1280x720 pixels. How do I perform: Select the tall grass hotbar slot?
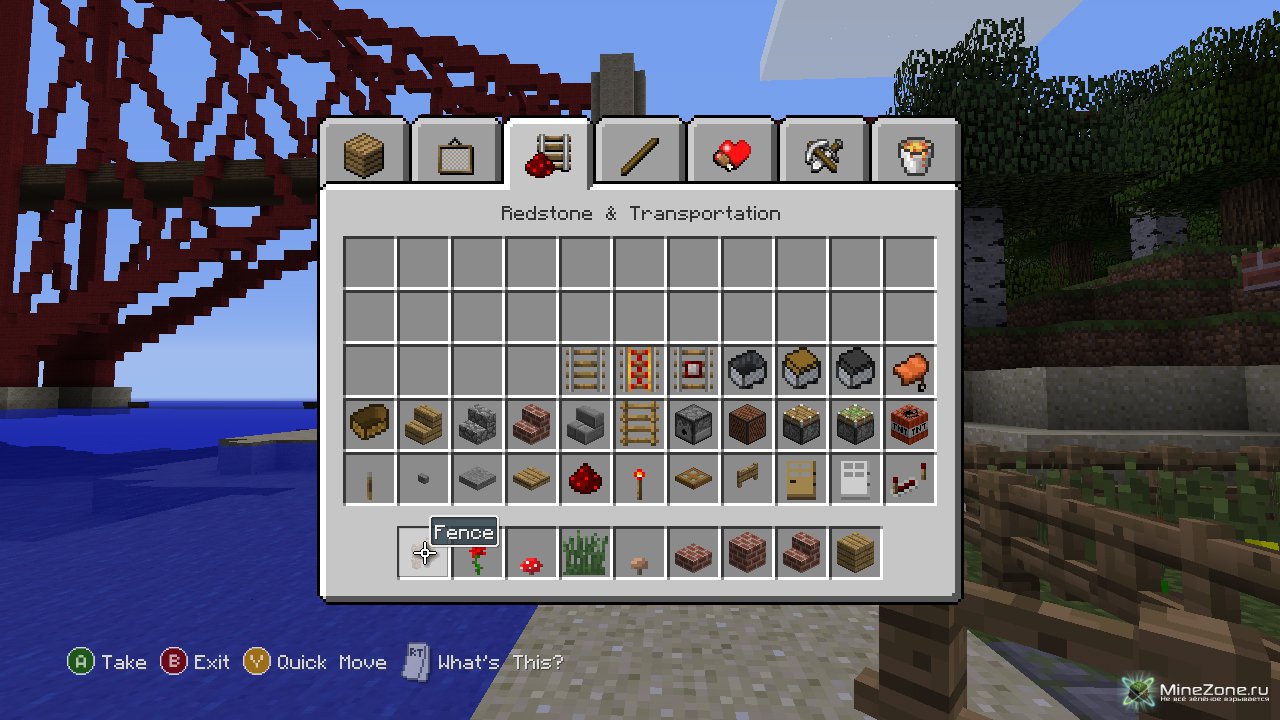[x=586, y=553]
